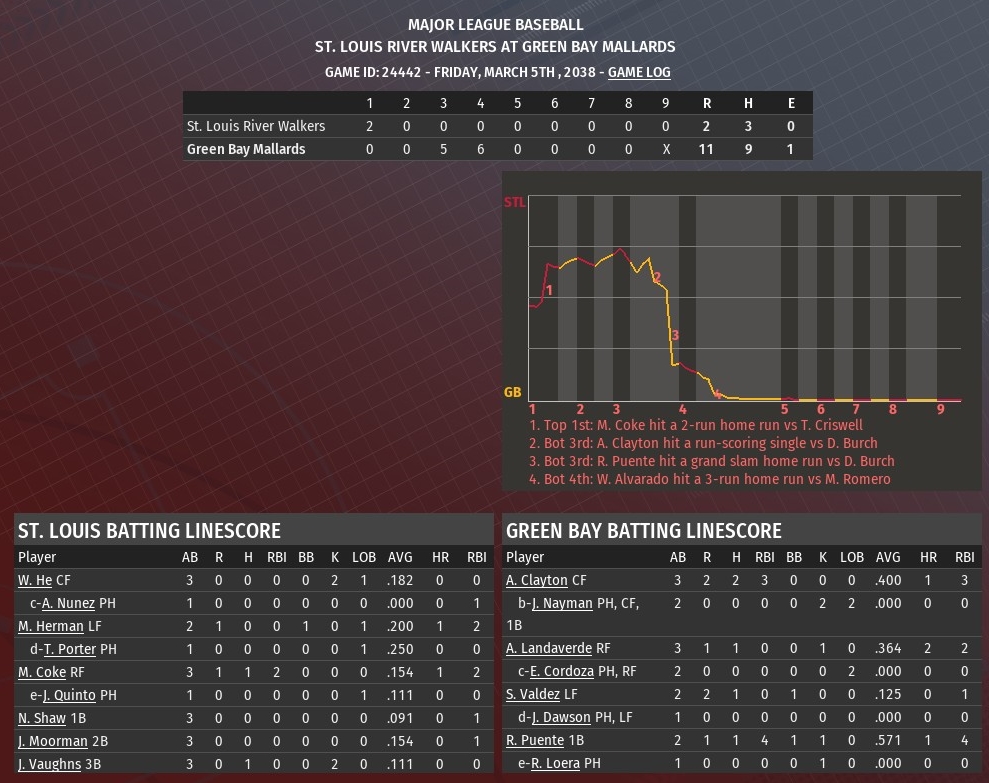
Task: Select J. Dawson in Green Bay lineup
Action: pos(565,718)
